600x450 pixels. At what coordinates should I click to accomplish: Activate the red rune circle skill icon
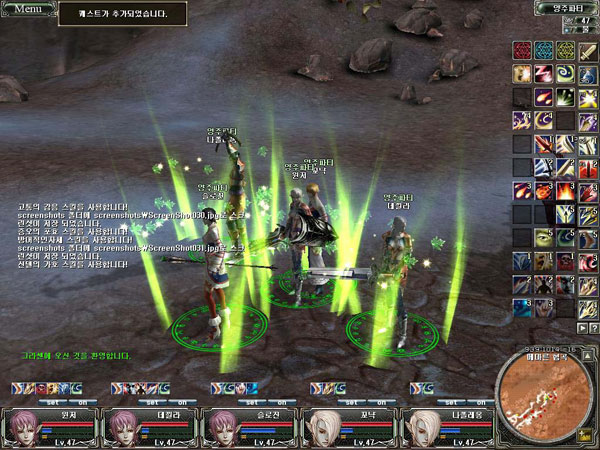pos(521,50)
